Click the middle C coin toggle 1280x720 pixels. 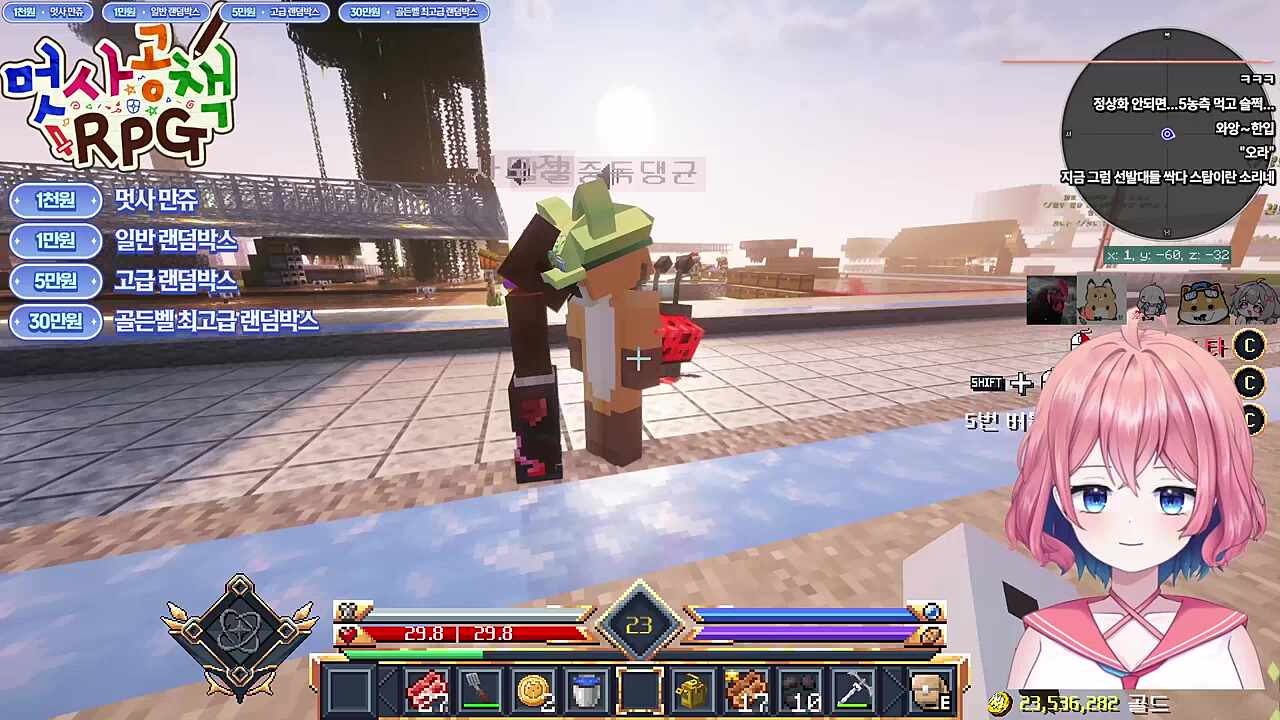click(1250, 384)
